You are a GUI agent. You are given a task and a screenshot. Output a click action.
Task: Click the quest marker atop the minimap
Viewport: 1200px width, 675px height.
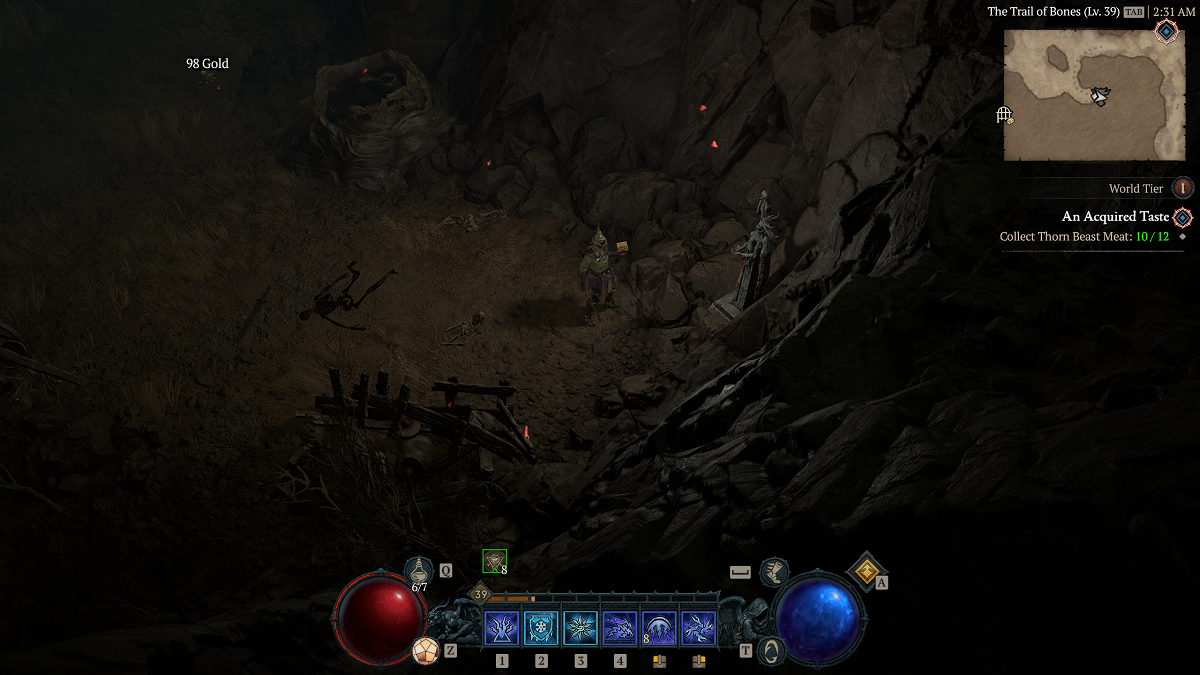tap(1166, 31)
